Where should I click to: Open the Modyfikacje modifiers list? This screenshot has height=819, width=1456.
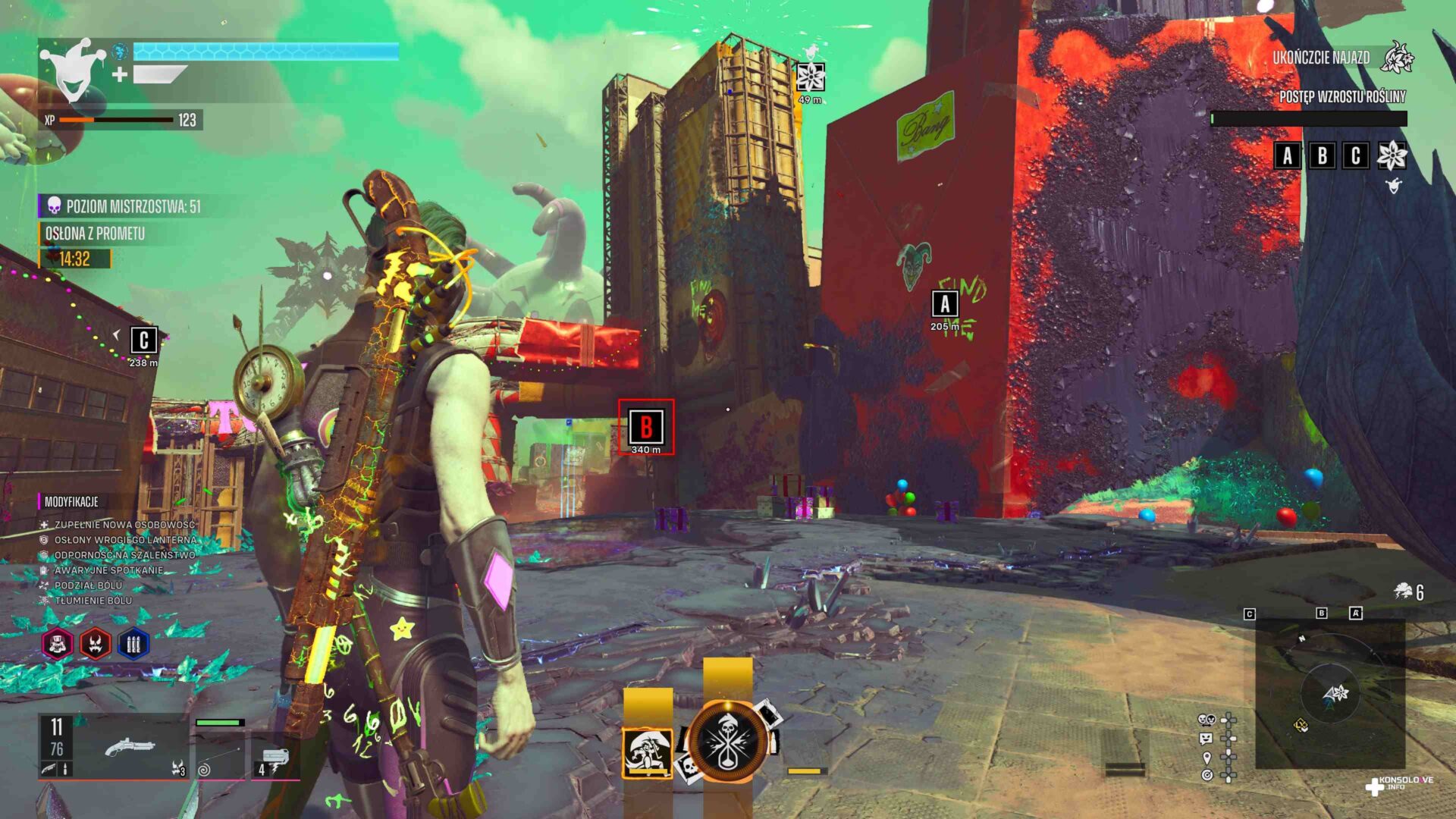point(71,501)
